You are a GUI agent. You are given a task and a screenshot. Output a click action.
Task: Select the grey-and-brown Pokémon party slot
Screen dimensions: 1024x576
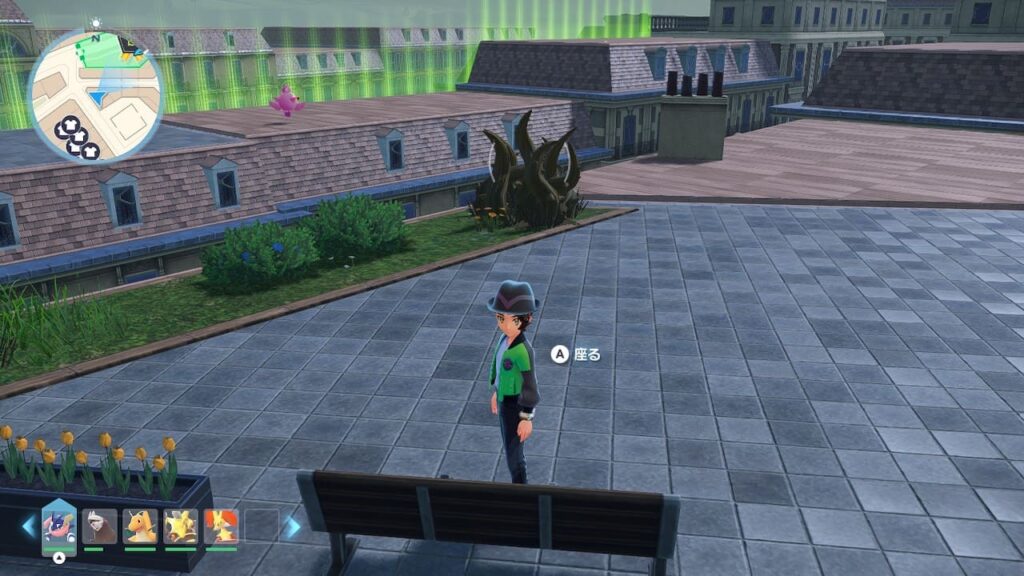(99, 526)
